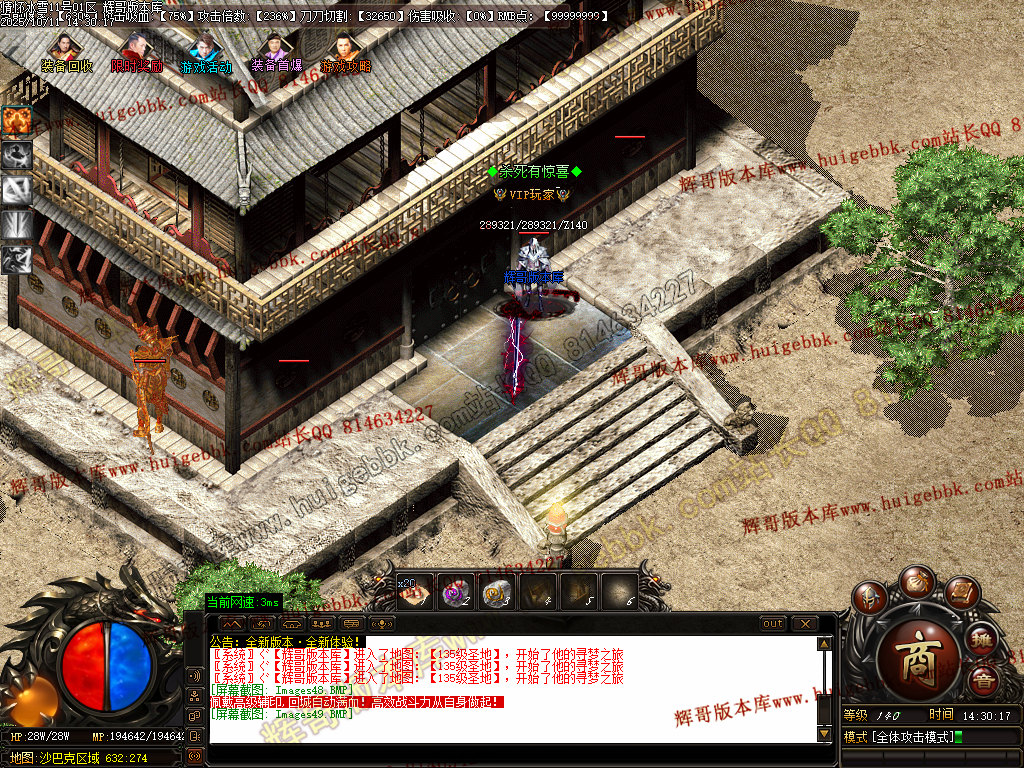Activate the orange flaming figure skill icon
Viewport: 1024px width, 768px height.
(x=17, y=120)
